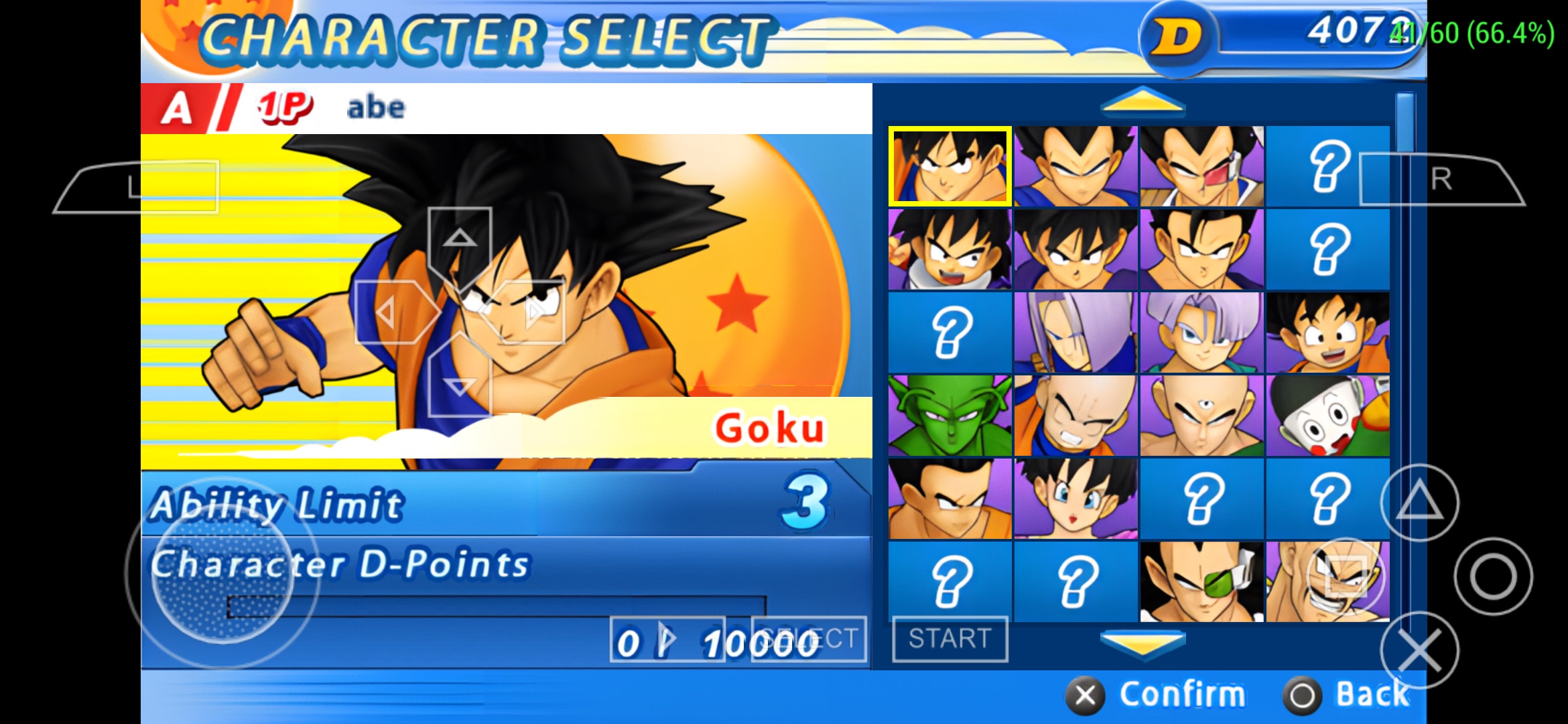Screen dimensions: 1568x724
Task: Choose the Chiaotzu character tile
Action: tap(1327, 415)
